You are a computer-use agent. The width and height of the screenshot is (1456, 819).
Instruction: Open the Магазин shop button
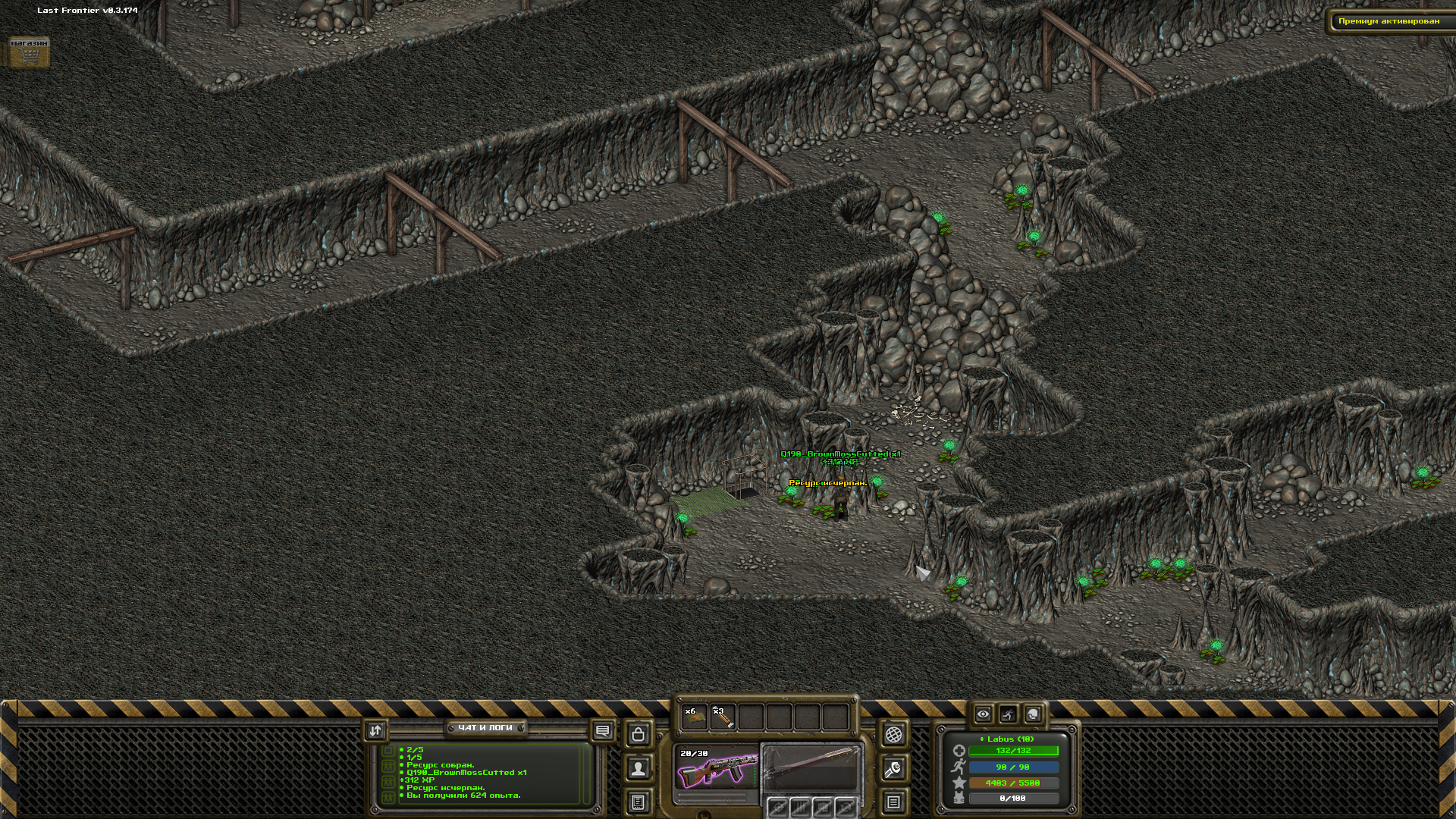29,52
